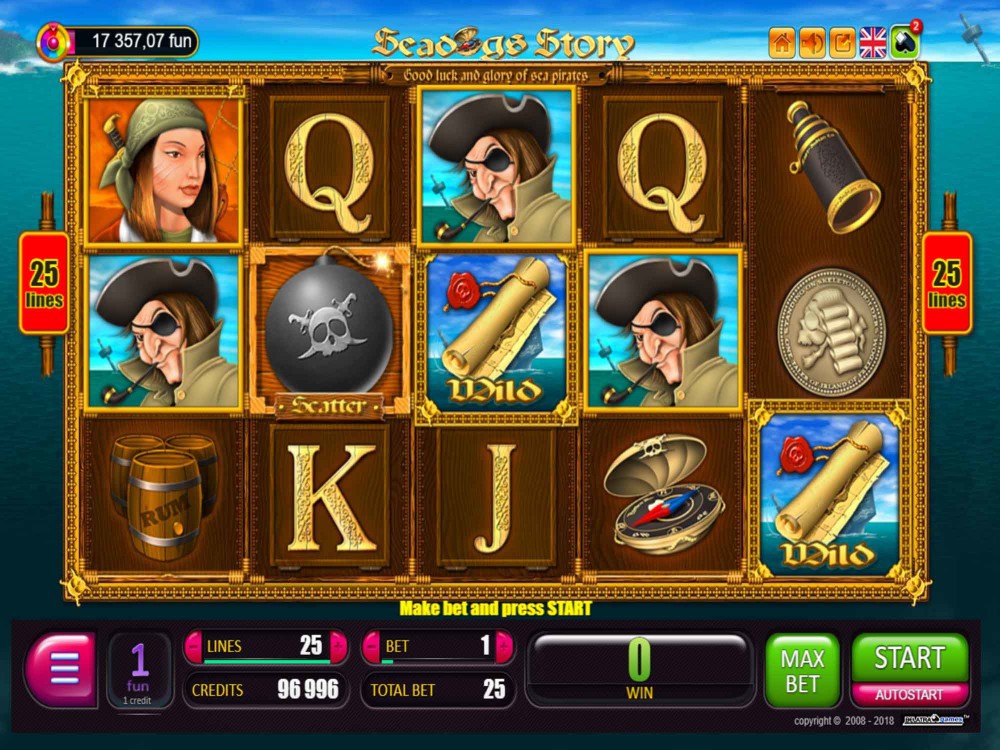
Task: Open the green spade cards notification icon
Action: pos(904,42)
